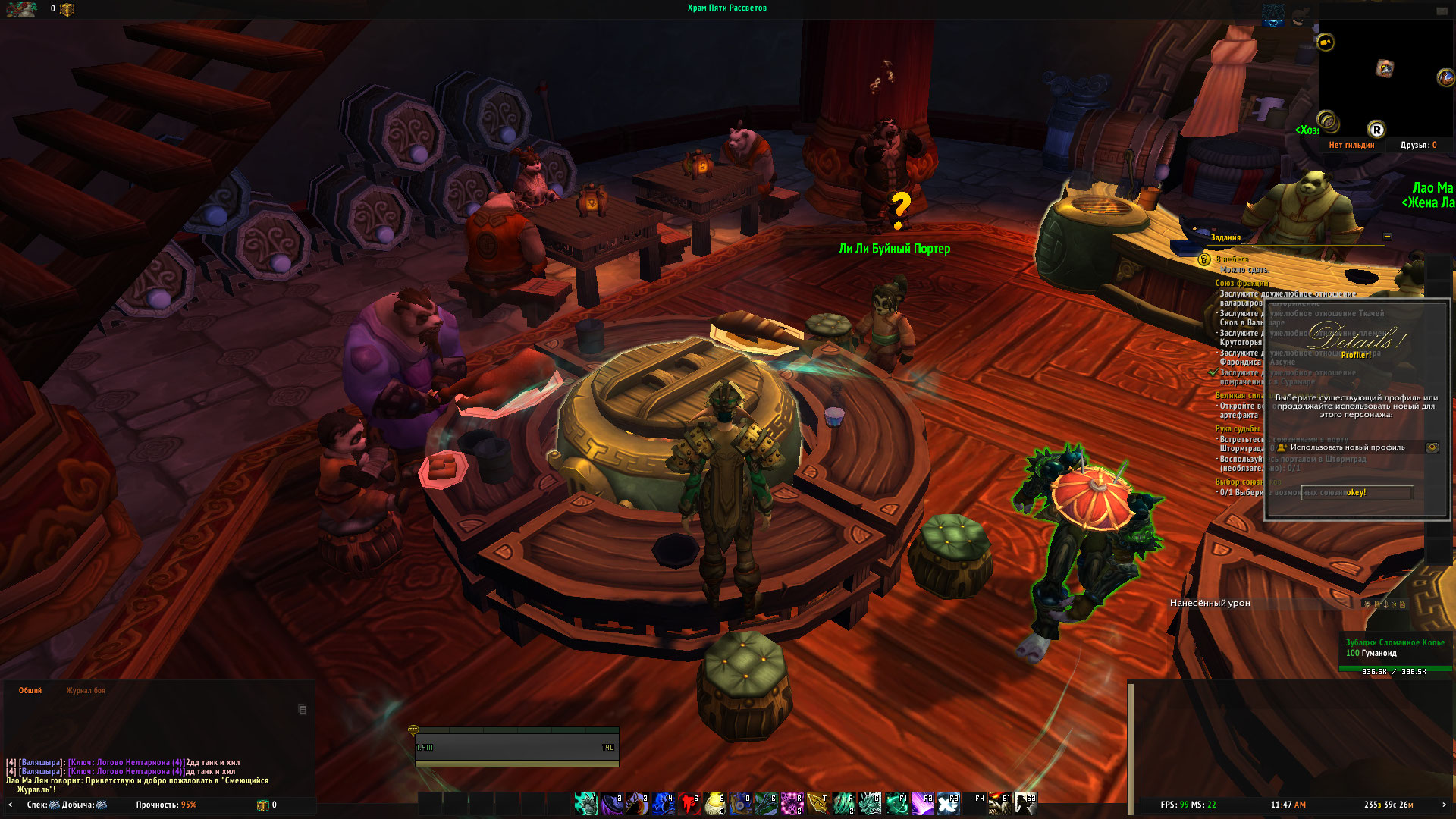Use the purple beam ability on F2
Screen dimensions: 1456x819
[921, 804]
